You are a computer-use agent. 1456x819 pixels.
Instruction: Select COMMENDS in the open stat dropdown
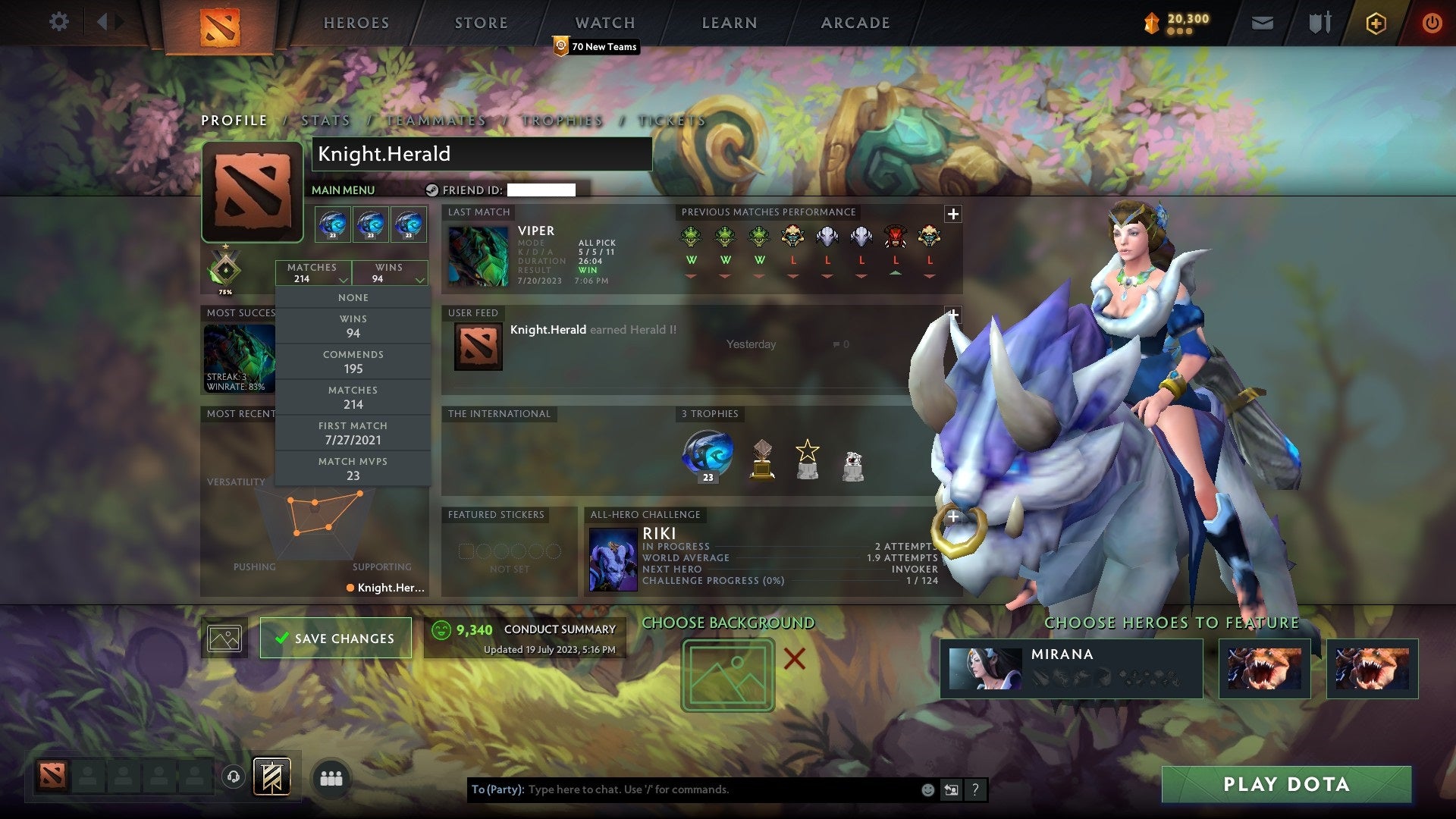point(353,362)
